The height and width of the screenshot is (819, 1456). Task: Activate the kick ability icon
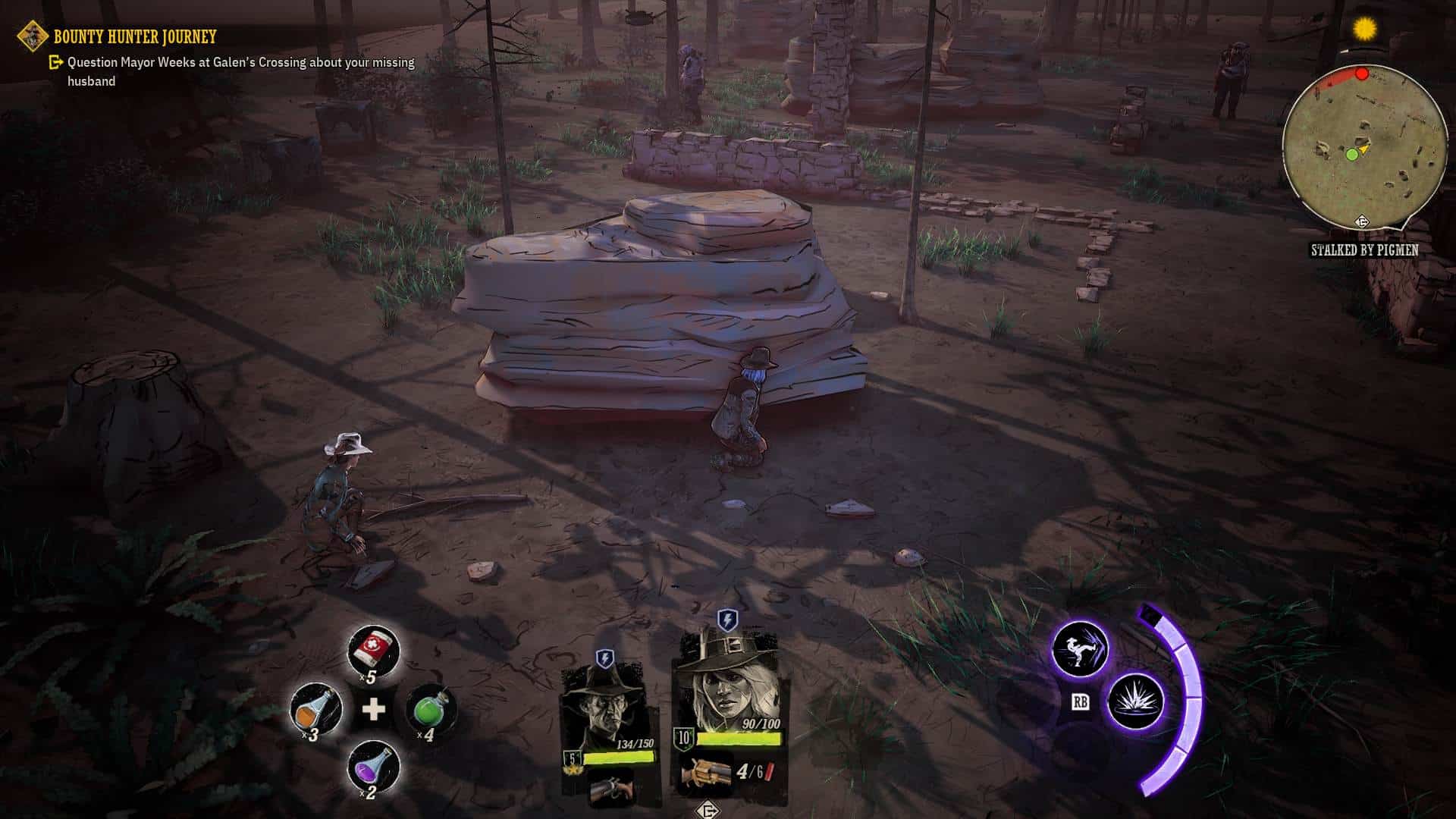coord(1080,649)
